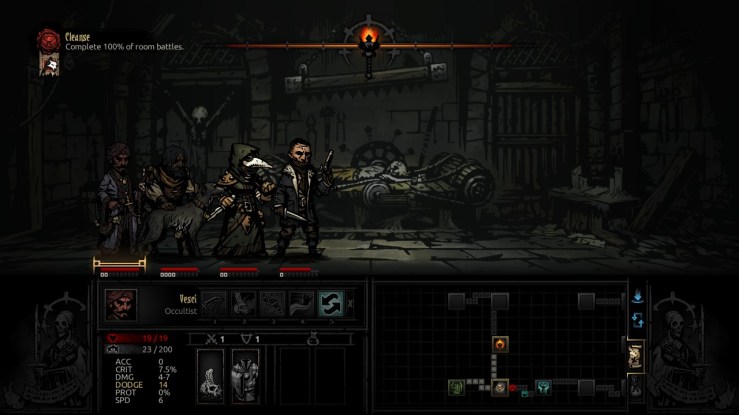
Task: Click the blue down-arrow button by the map
Action: (637, 296)
